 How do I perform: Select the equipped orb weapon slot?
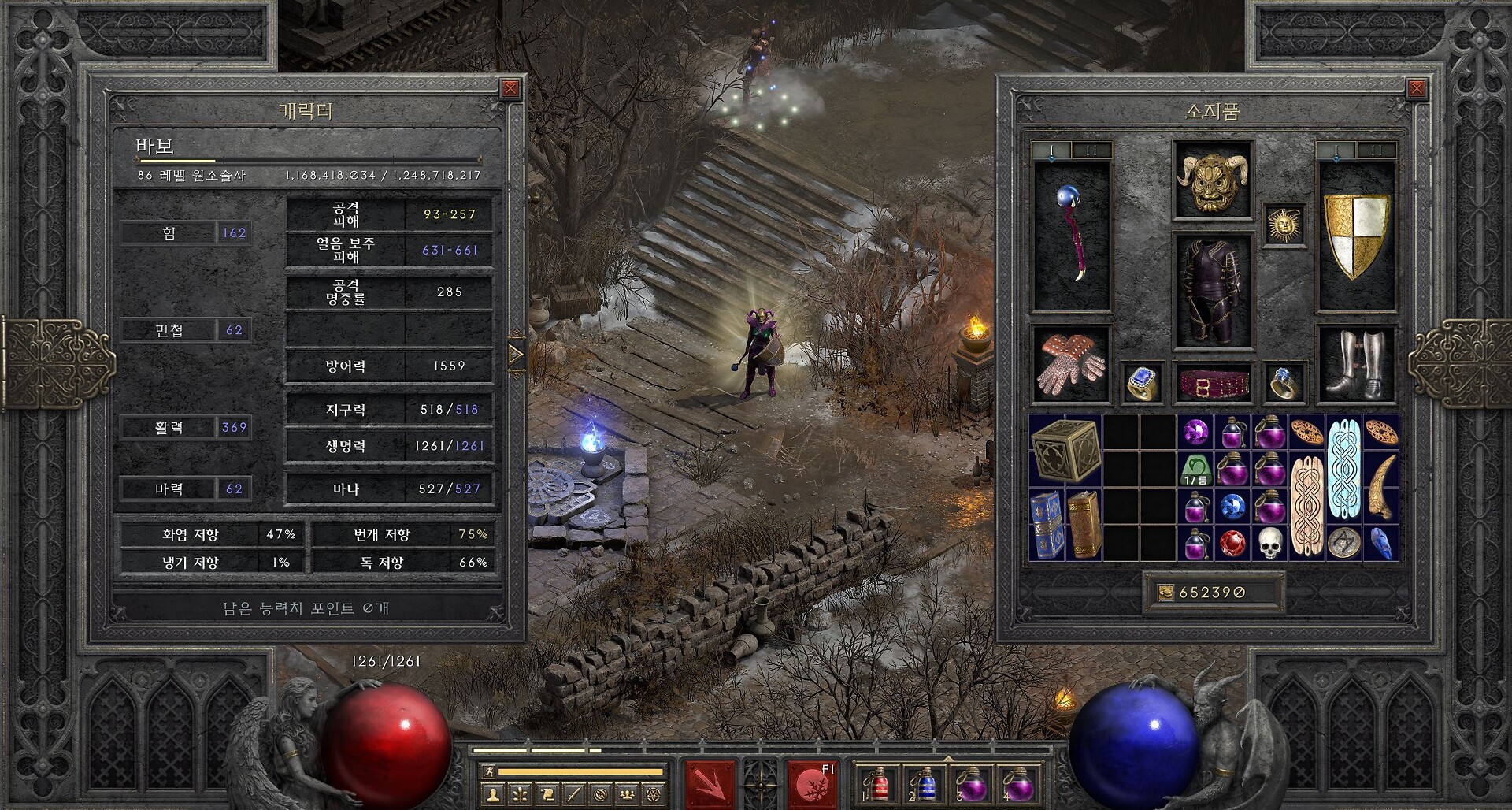coord(1071,236)
